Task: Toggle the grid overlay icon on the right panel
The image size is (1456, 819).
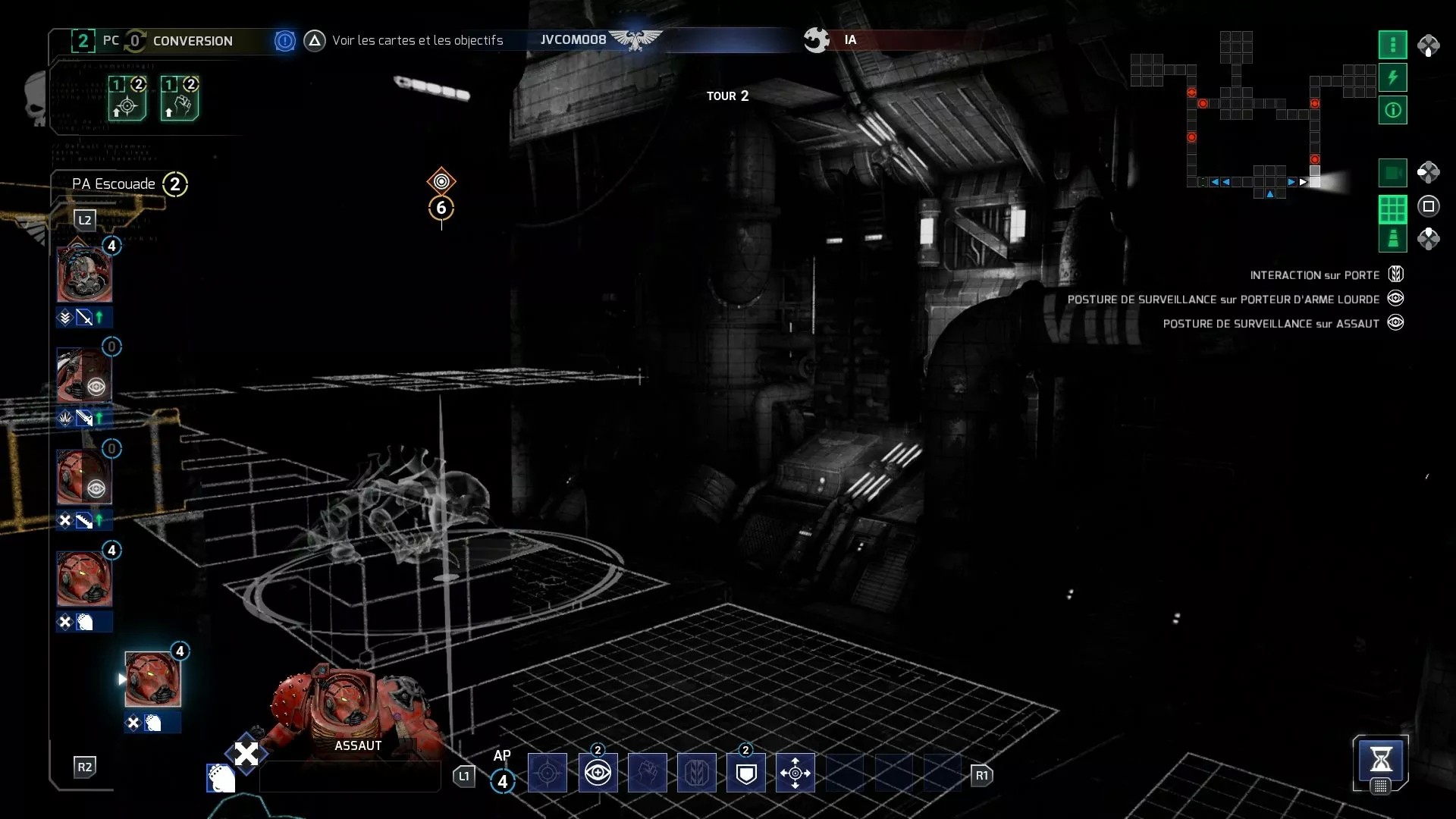Action: (x=1393, y=206)
